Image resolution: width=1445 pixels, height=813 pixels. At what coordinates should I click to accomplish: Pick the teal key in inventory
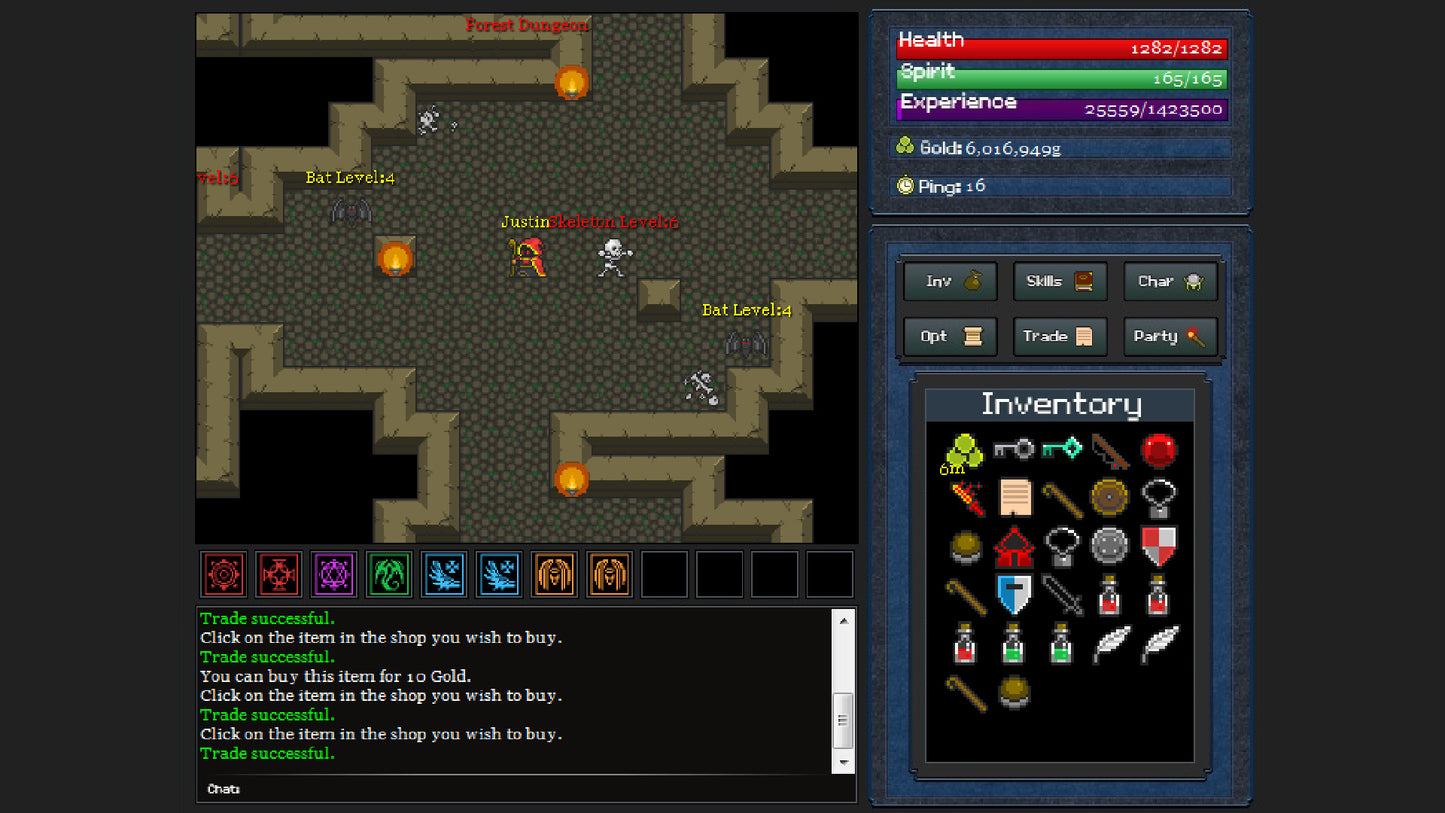point(1061,449)
